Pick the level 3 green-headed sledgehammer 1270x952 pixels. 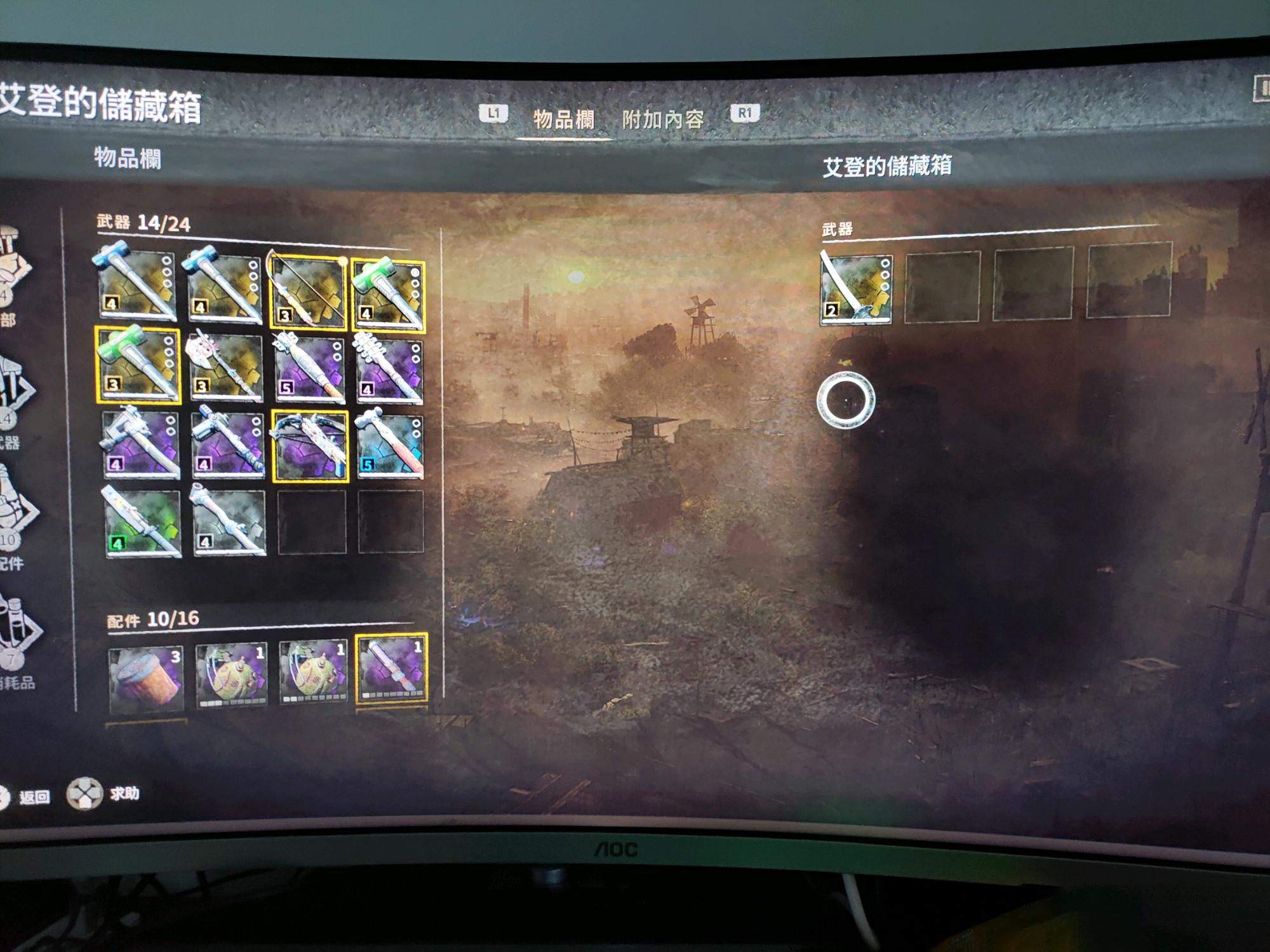pyautogui.click(x=138, y=364)
